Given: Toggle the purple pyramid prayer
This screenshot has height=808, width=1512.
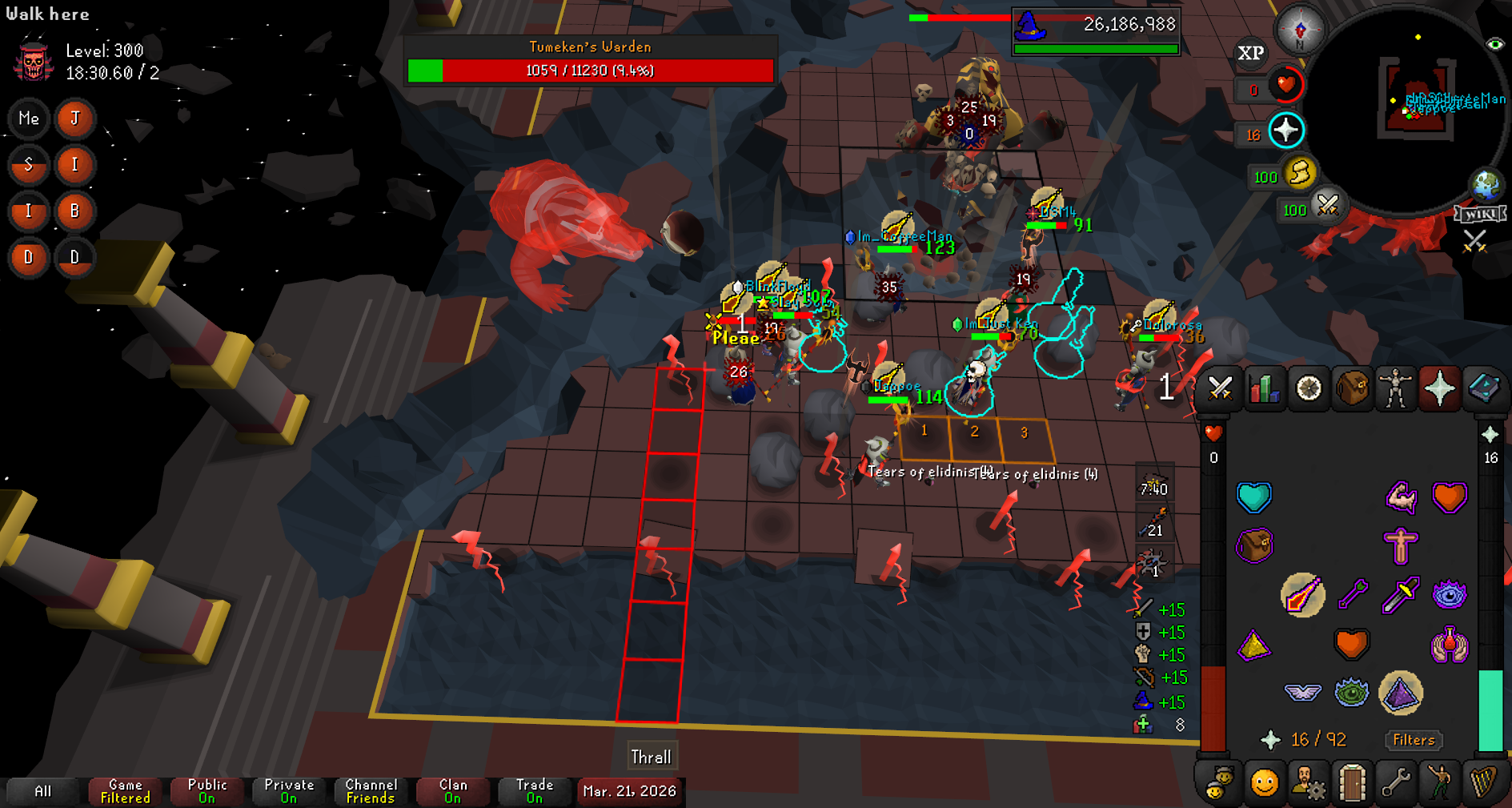Looking at the screenshot, I should pyautogui.click(x=1400, y=693).
